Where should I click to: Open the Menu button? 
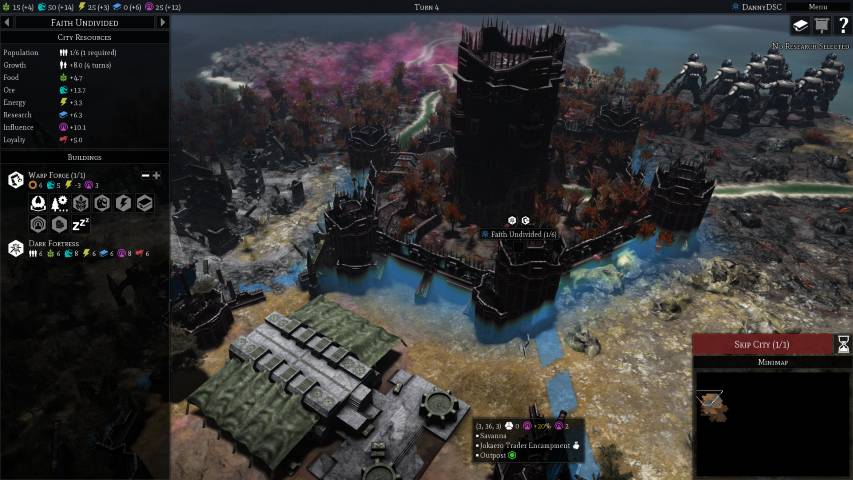click(x=818, y=7)
